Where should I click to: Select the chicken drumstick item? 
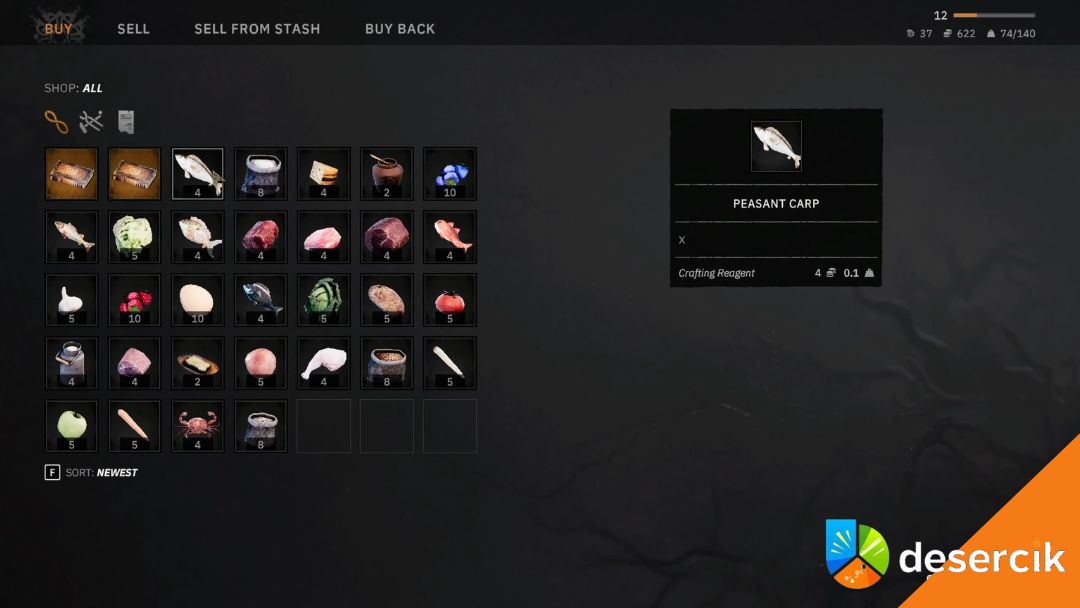pos(324,363)
